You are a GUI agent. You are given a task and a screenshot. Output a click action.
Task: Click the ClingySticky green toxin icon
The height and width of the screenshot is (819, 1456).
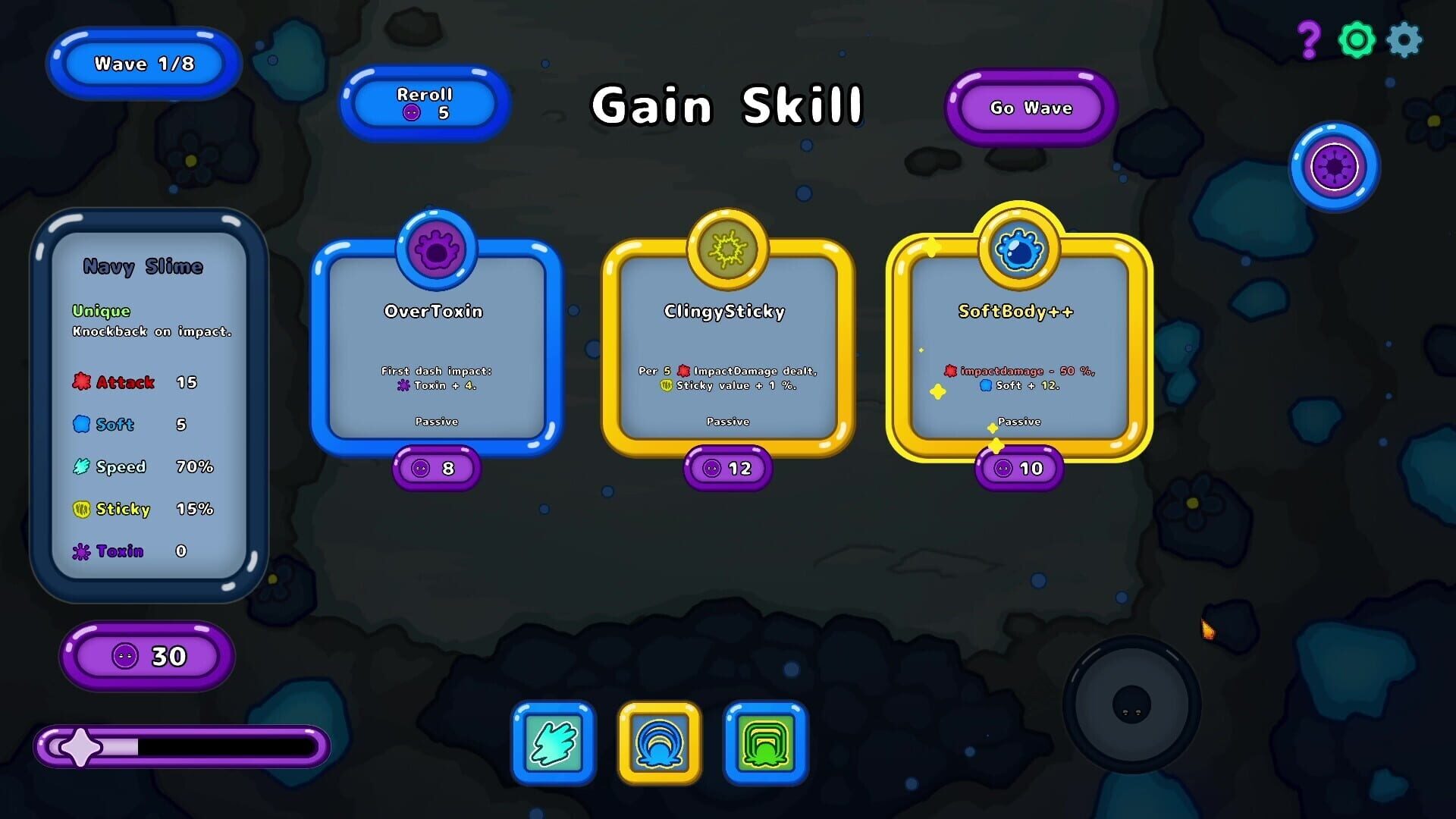click(726, 247)
